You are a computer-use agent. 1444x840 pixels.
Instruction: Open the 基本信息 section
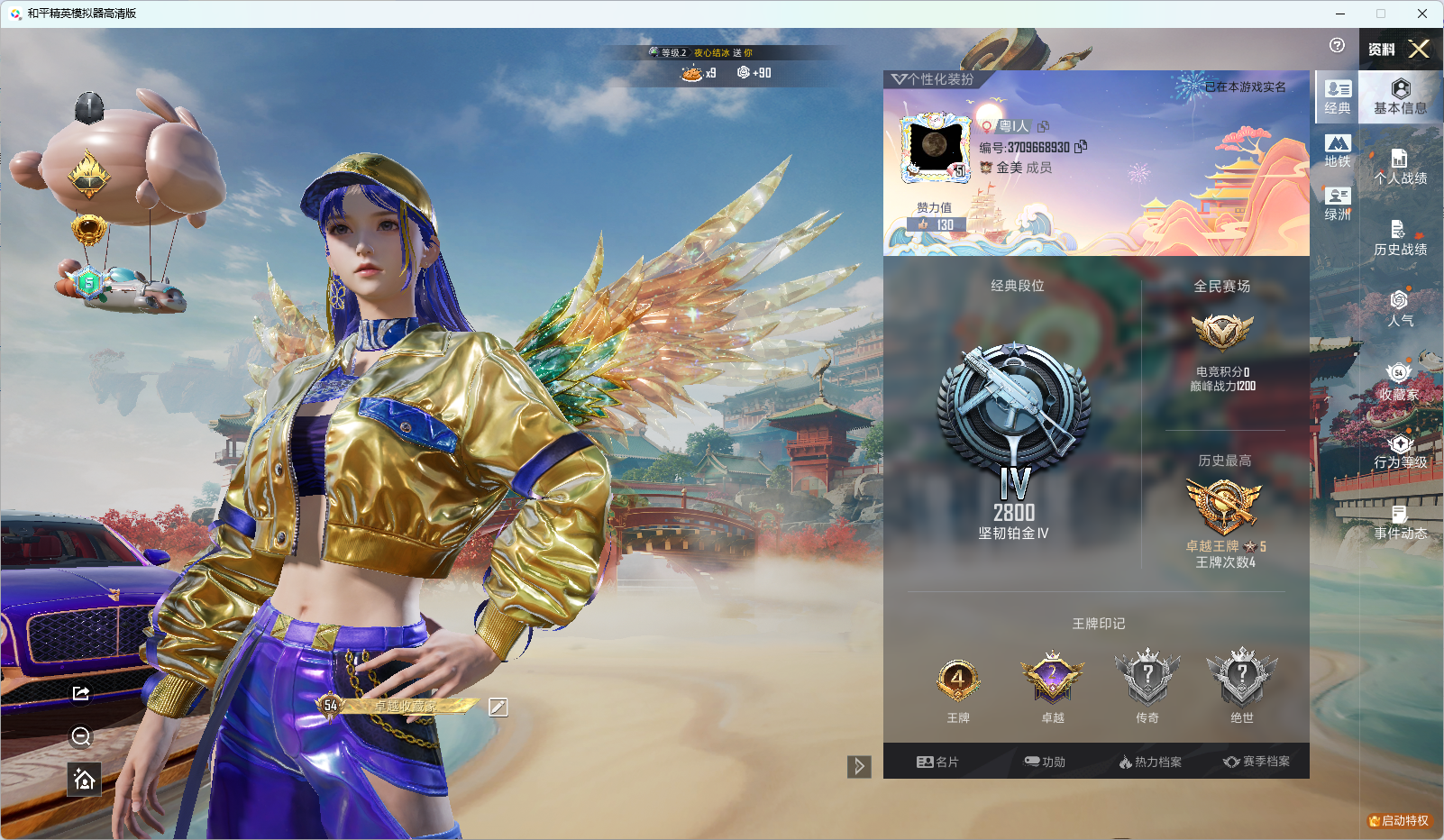tap(1400, 96)
